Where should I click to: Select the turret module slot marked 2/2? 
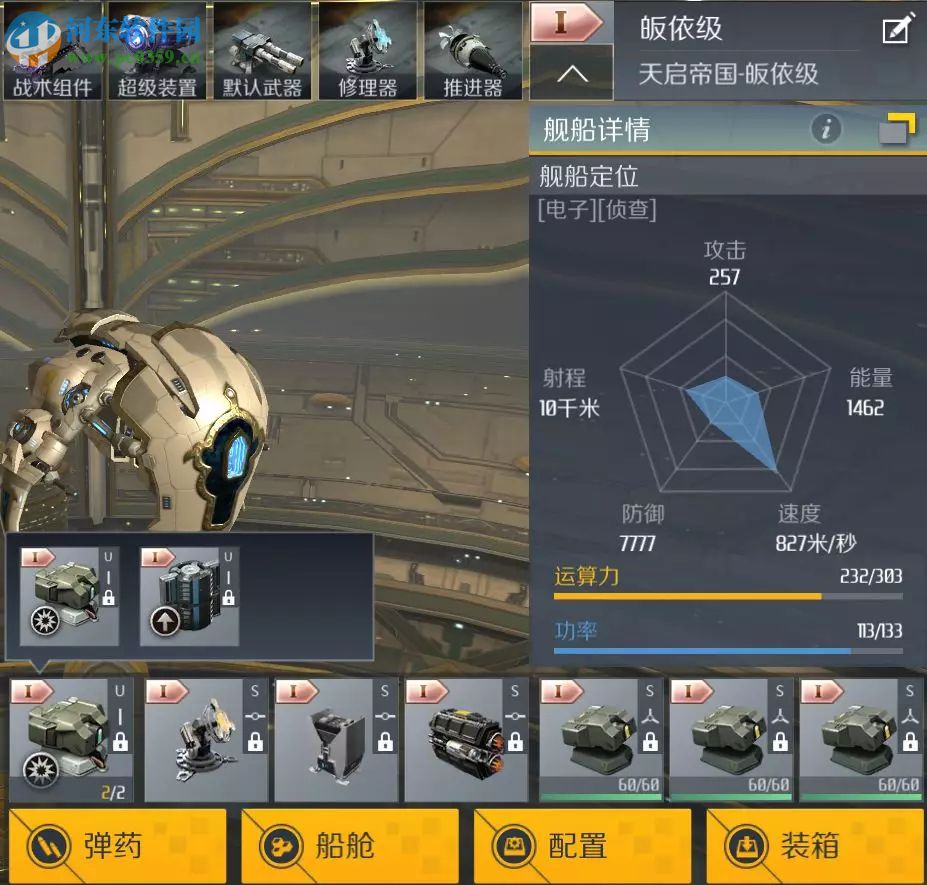point(72,739)
